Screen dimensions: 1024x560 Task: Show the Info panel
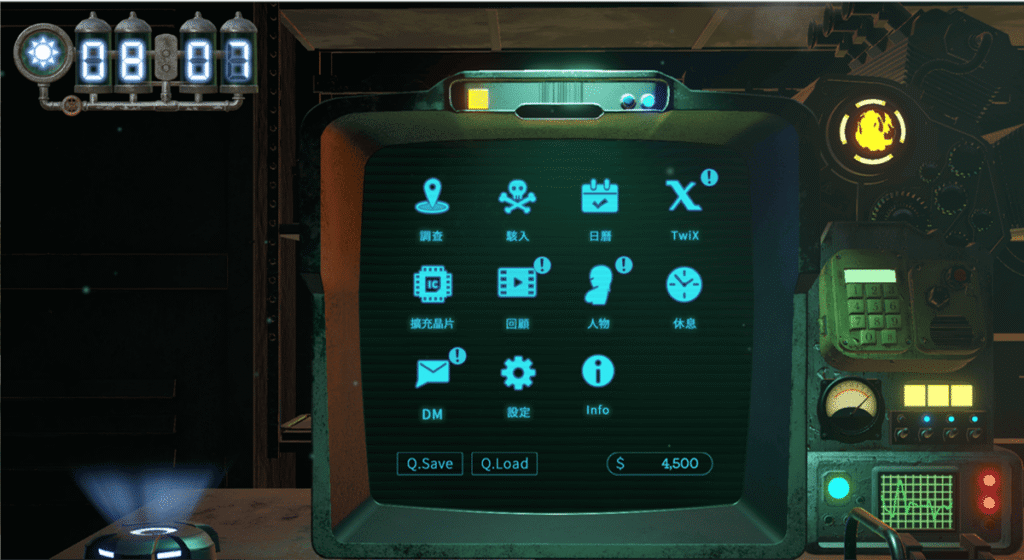point(598,372)
